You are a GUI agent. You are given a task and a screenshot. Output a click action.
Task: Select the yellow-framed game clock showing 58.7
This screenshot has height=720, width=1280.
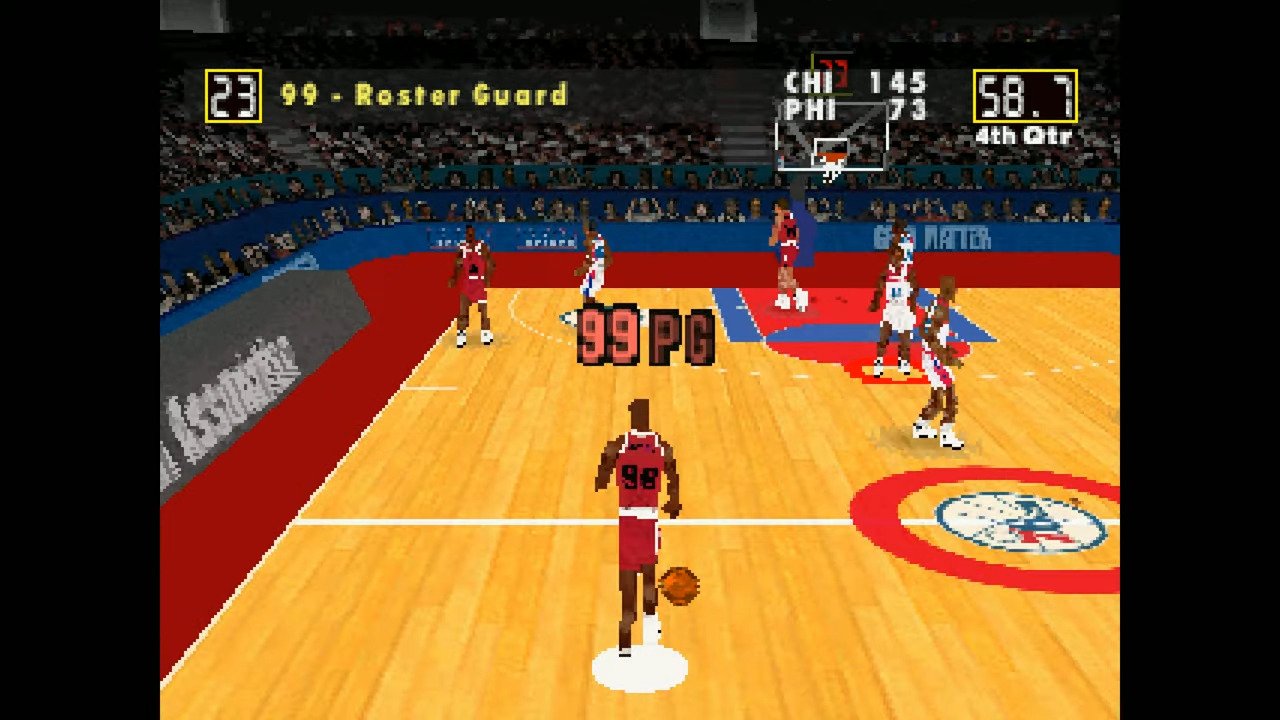[1024, 97]
